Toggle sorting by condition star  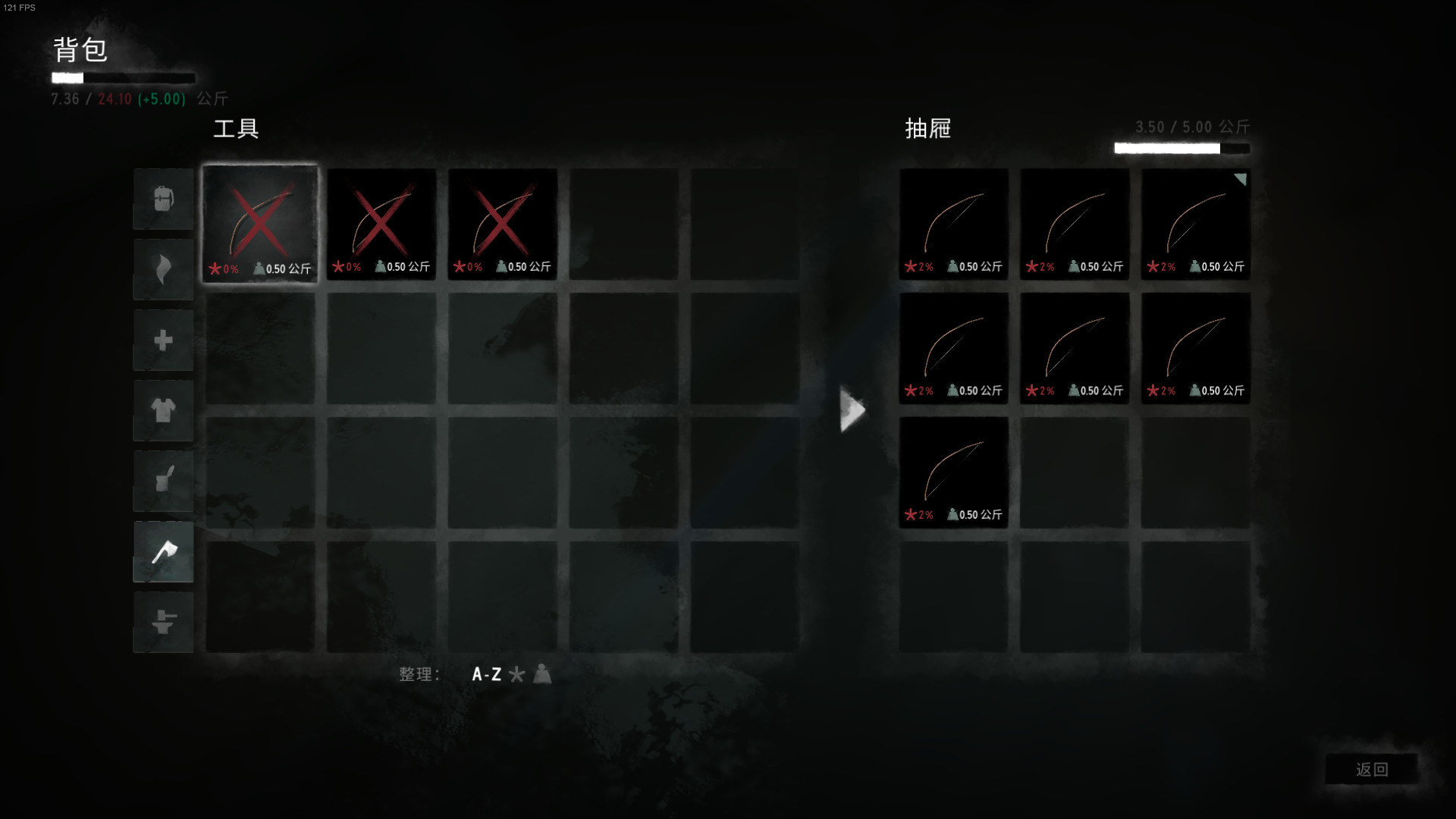coord(519,674)
